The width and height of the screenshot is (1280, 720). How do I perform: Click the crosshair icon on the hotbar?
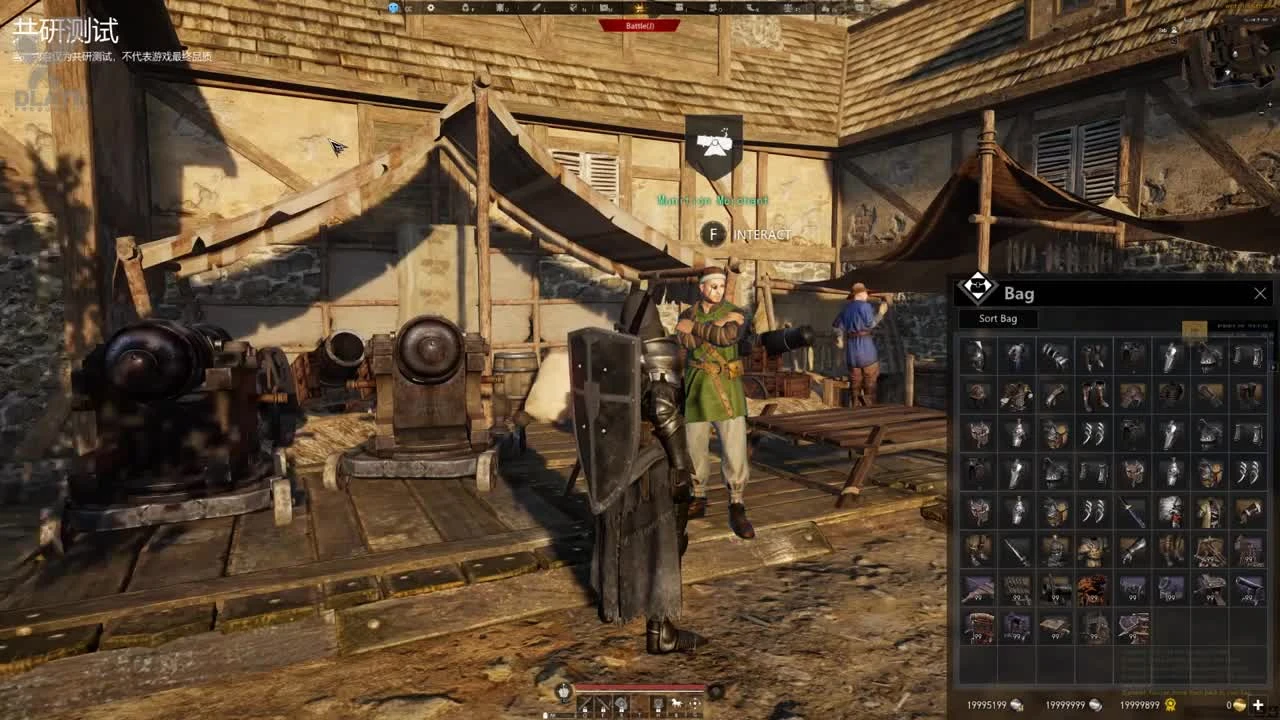click(694, 702)
